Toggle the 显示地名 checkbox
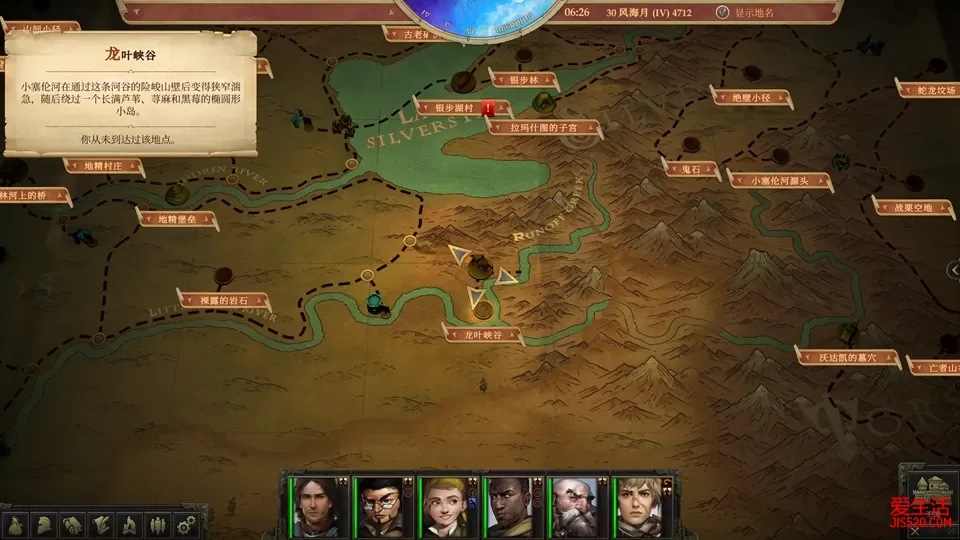Image resolution: width=960 pixels, height=540 pixels. point(723,13)
